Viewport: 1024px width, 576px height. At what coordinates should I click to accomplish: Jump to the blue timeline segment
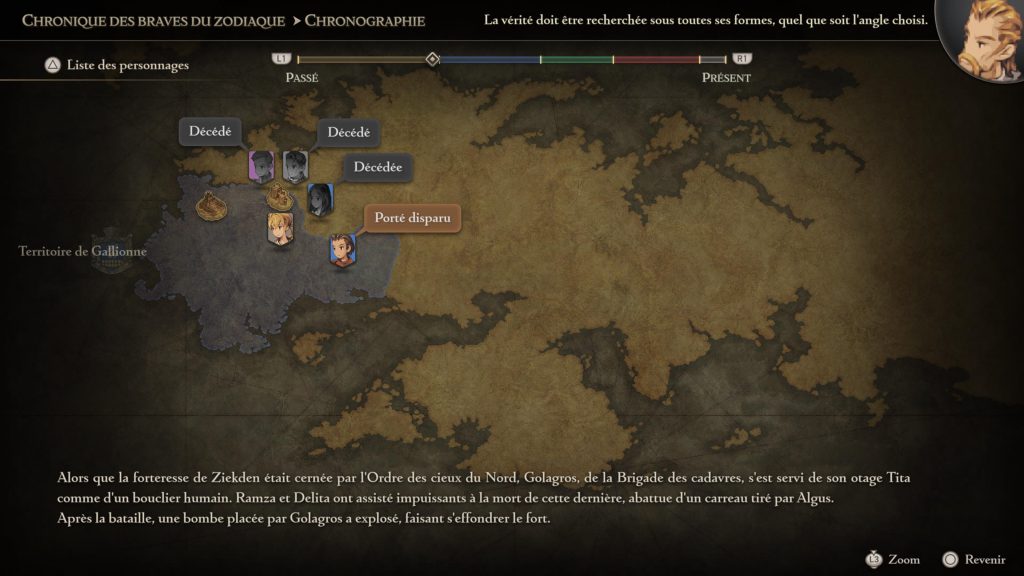(490, 60)
